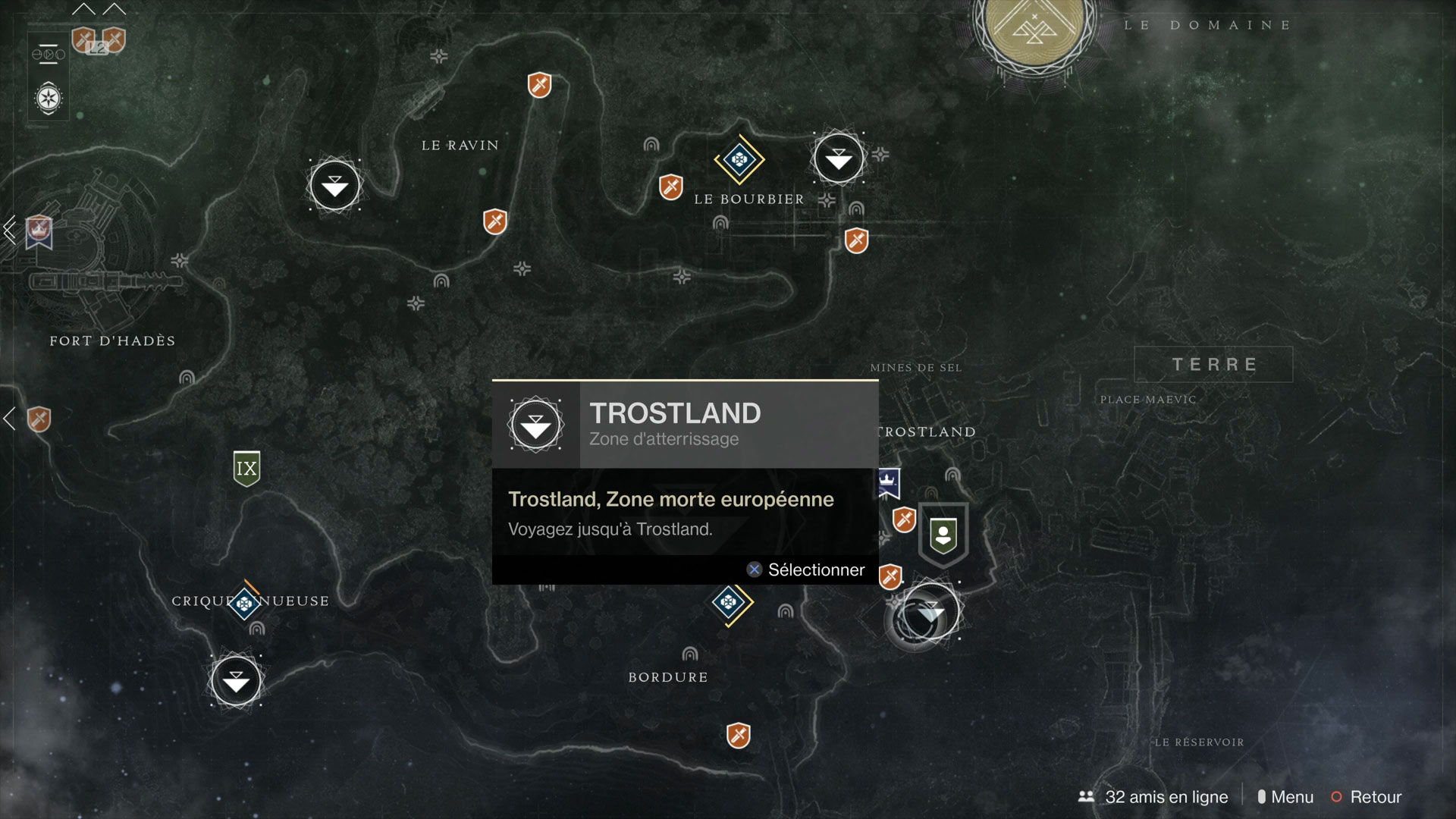The image size is (1456, 819).
Task: Open the crown banner marker above Fort d'Hadès
Action: (x=39, y=231)
